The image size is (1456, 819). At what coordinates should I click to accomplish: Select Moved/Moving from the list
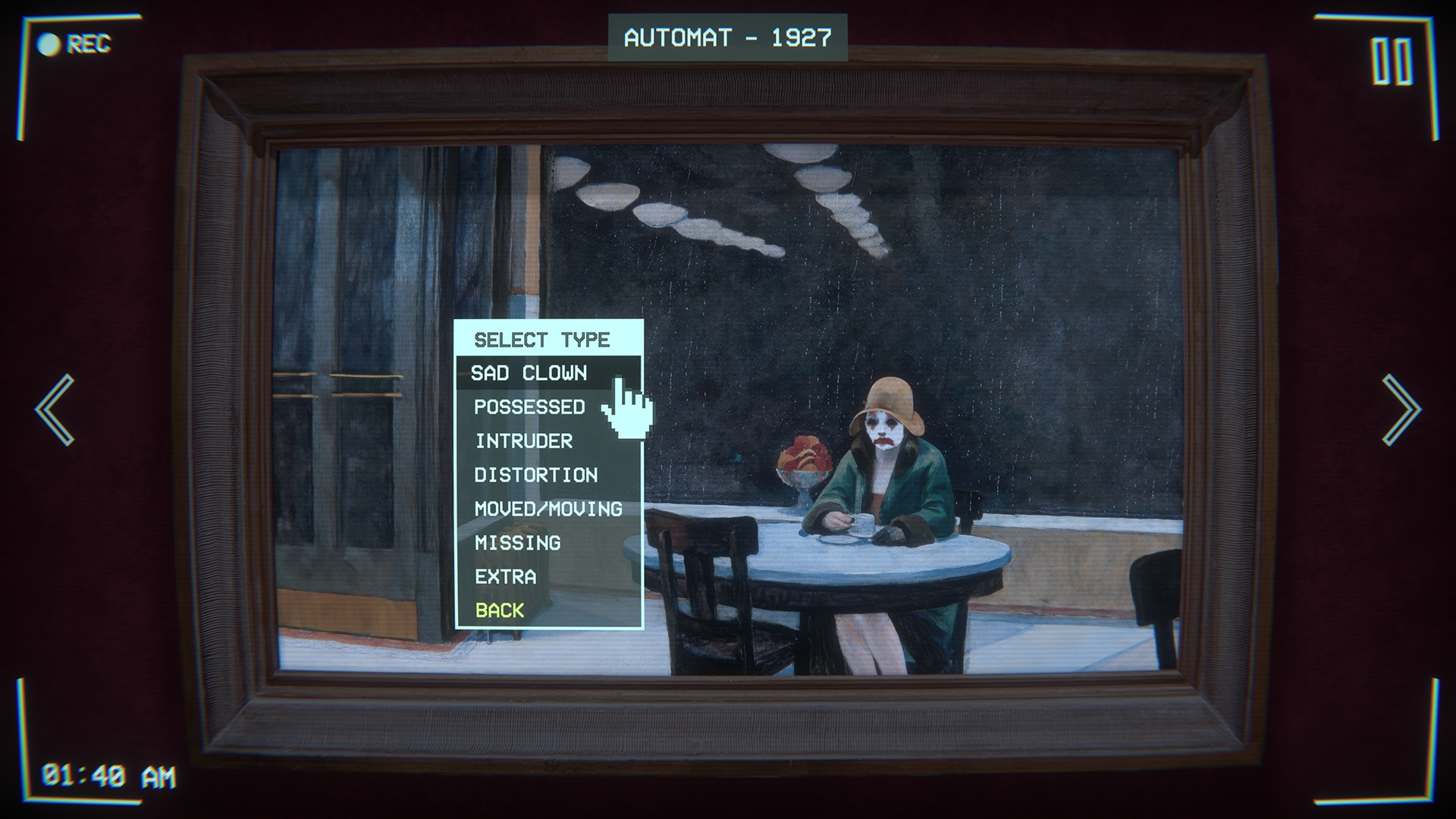tap(548, 509)
